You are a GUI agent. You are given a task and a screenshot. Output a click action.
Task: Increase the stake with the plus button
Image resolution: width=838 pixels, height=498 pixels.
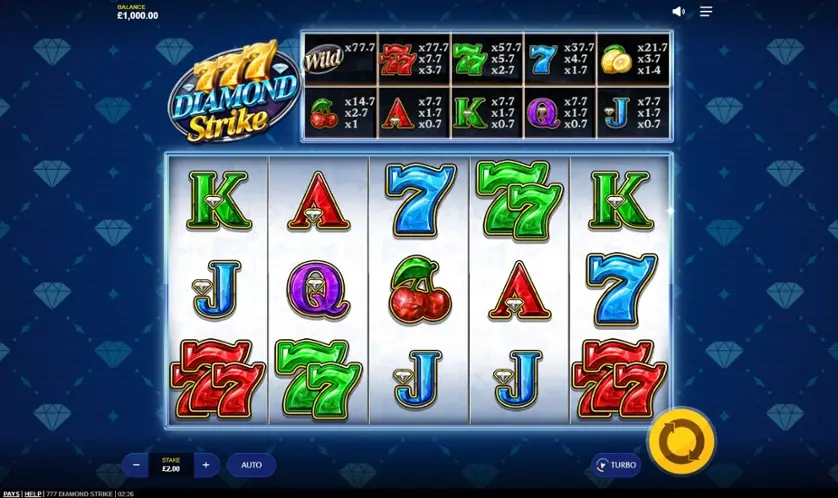point(206,465)
